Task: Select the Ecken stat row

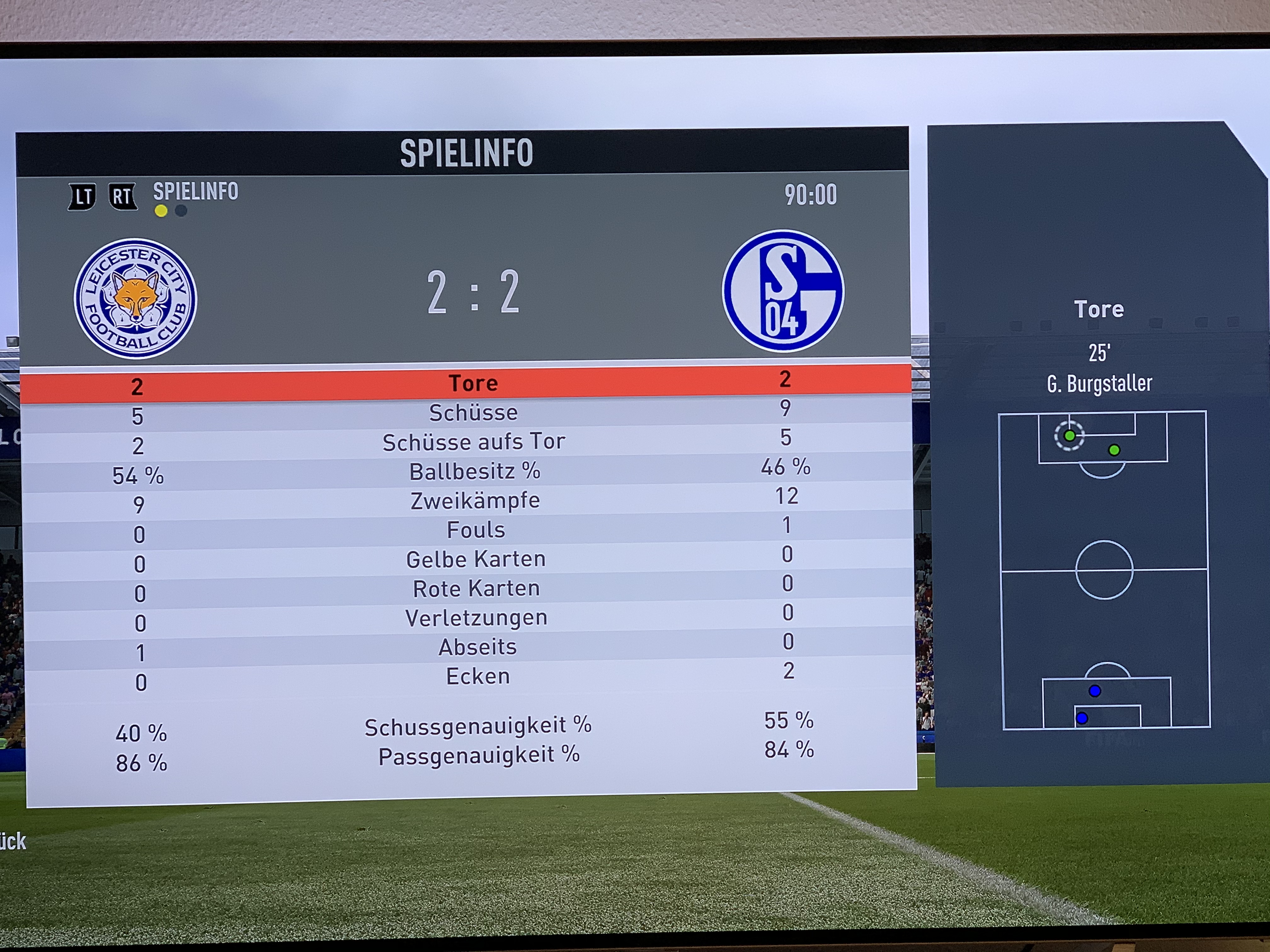Action: pos(478,676)
